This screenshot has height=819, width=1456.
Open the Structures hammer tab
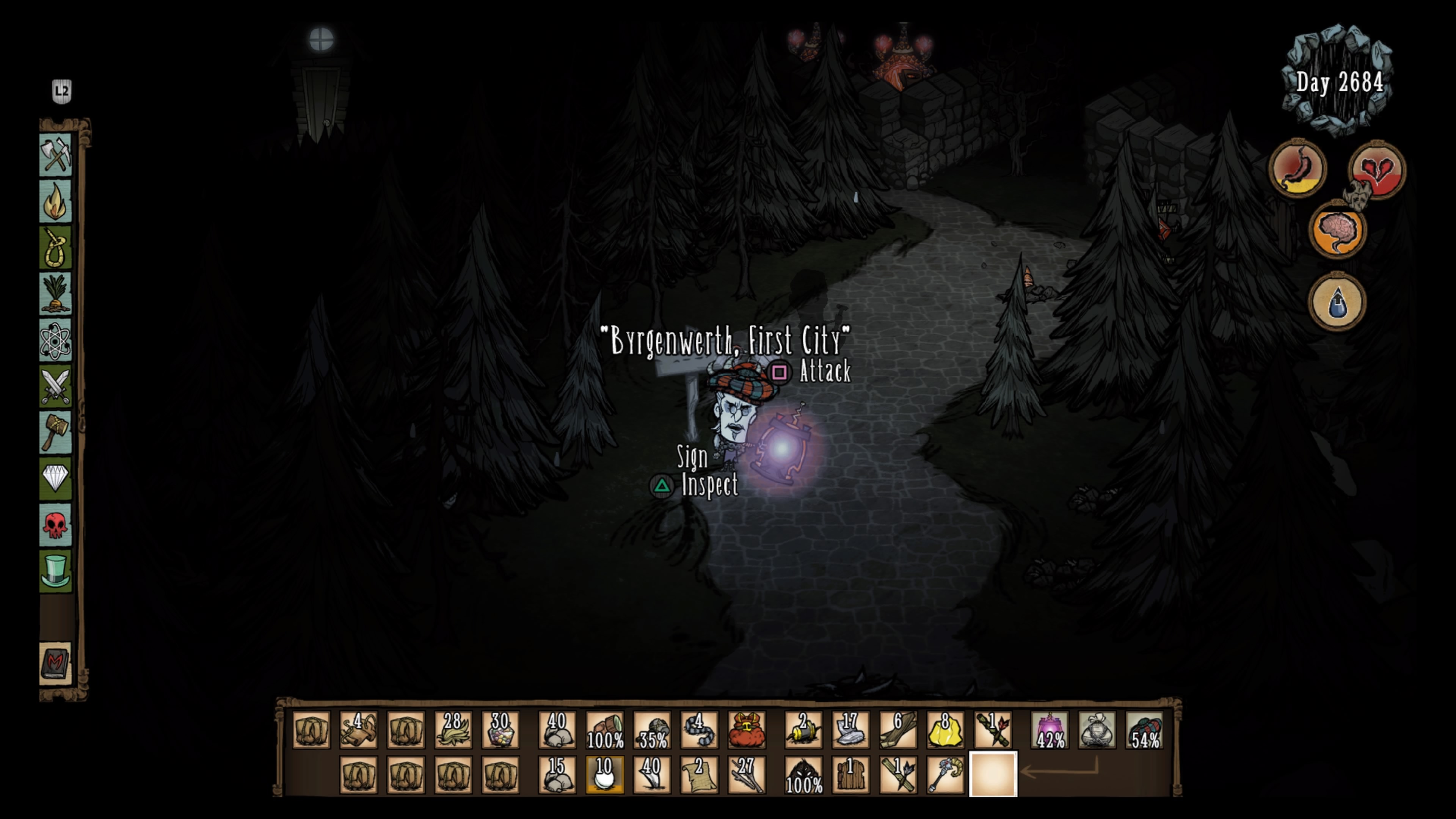coord(55,433)
